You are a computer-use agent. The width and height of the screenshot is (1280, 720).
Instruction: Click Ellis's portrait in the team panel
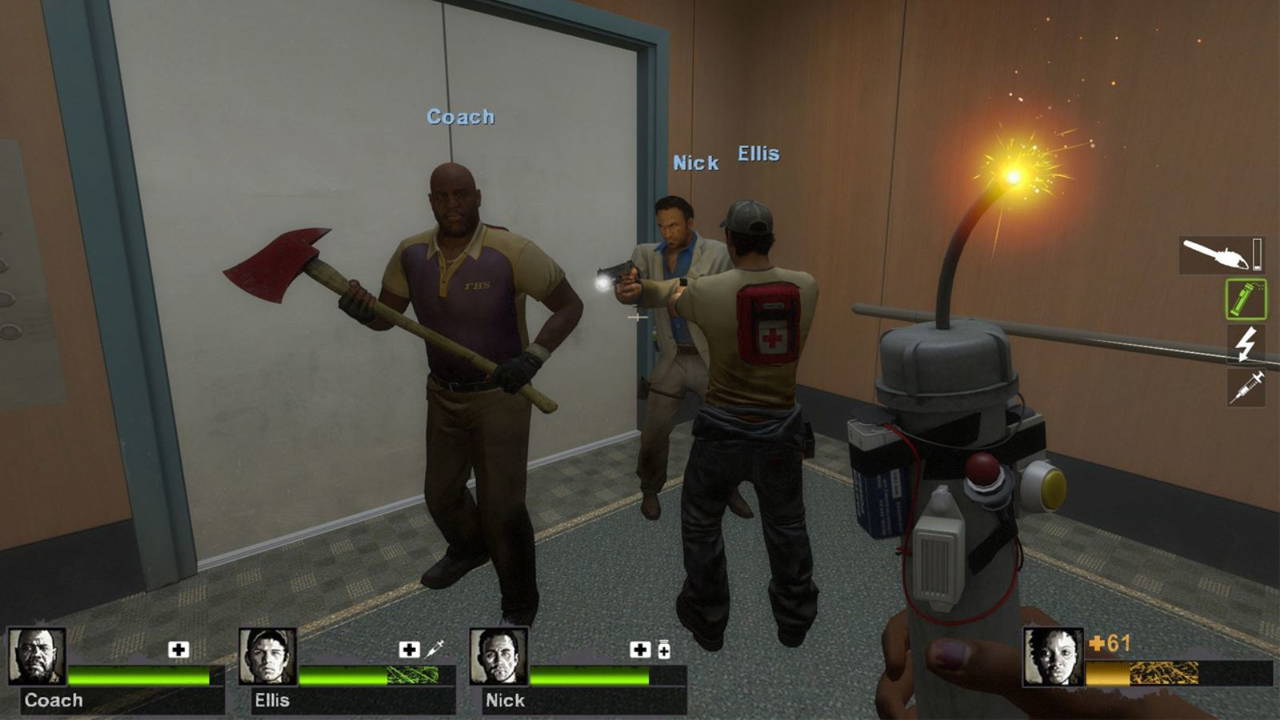click(268, 656)
